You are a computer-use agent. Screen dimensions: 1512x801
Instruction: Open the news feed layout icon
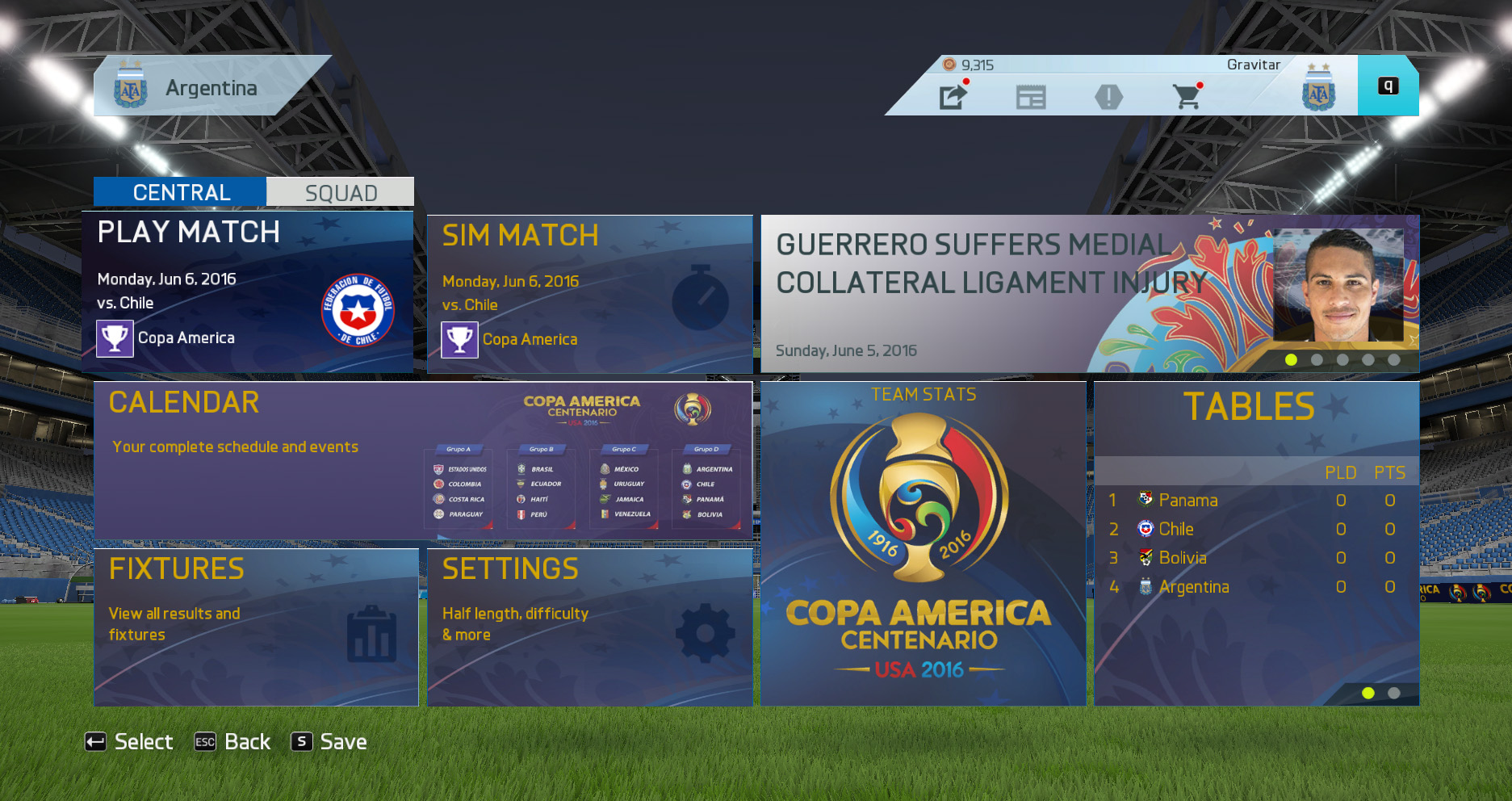(1031, 98)
